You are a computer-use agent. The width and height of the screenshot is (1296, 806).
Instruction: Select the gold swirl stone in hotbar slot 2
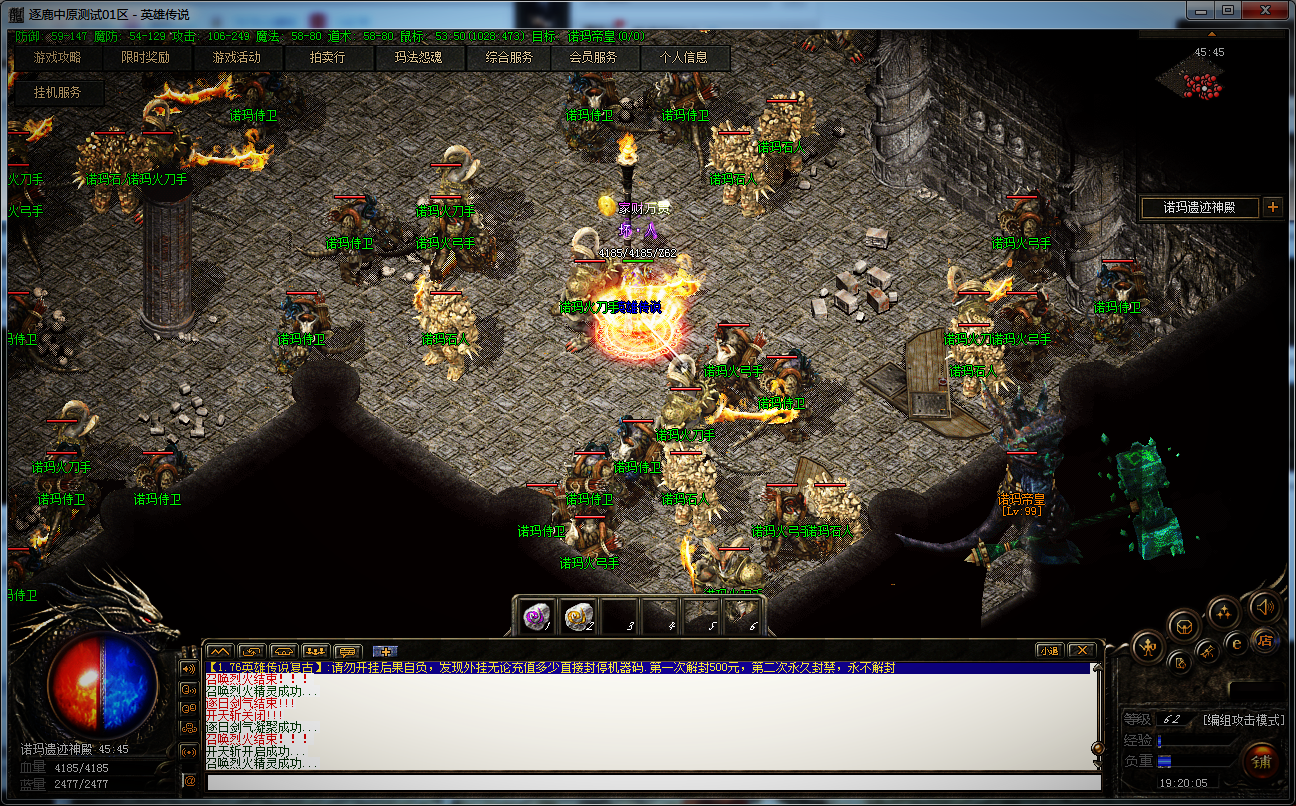pos(579,616)
